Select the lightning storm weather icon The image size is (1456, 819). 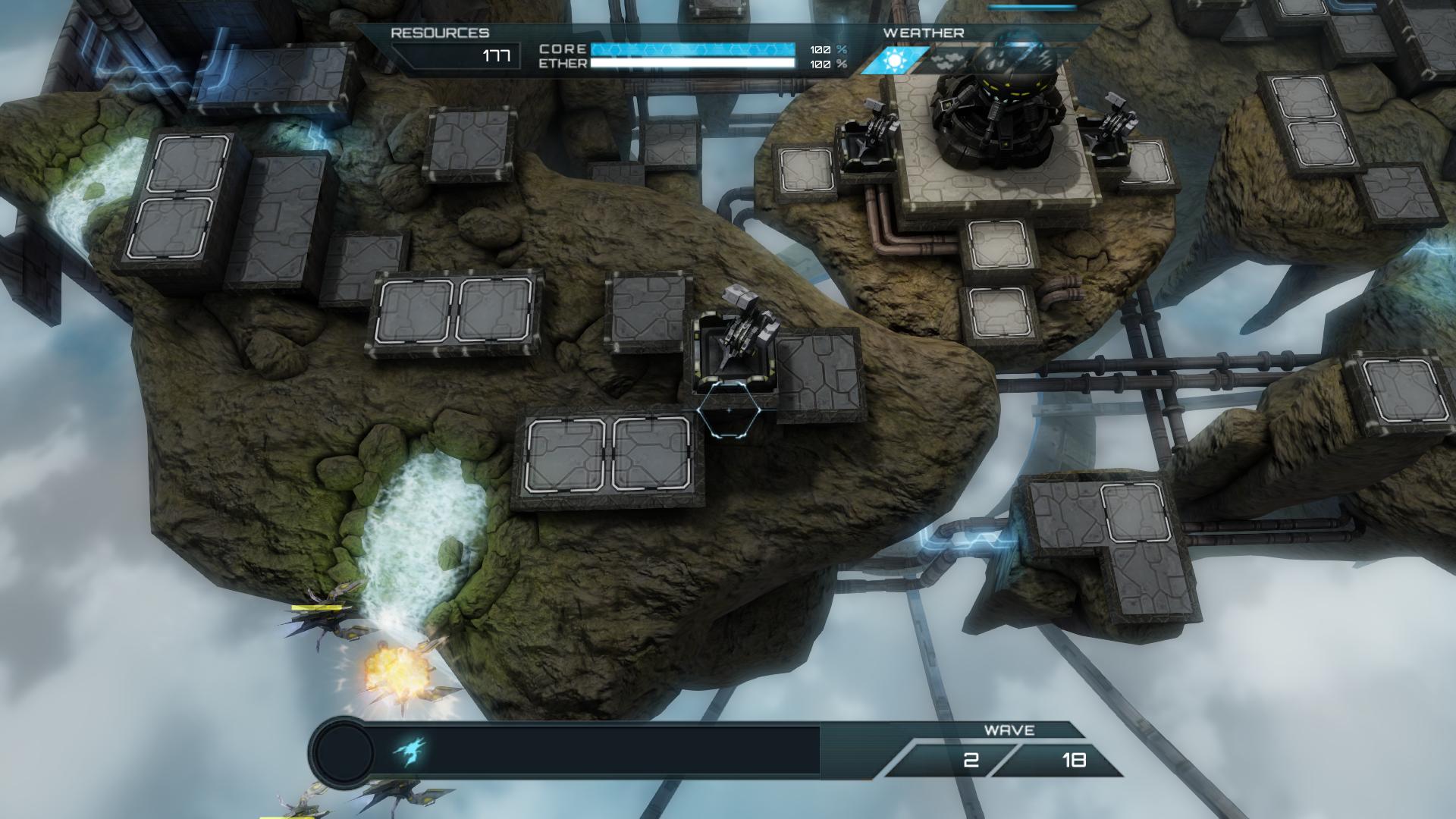click(x=1043, y=60)
